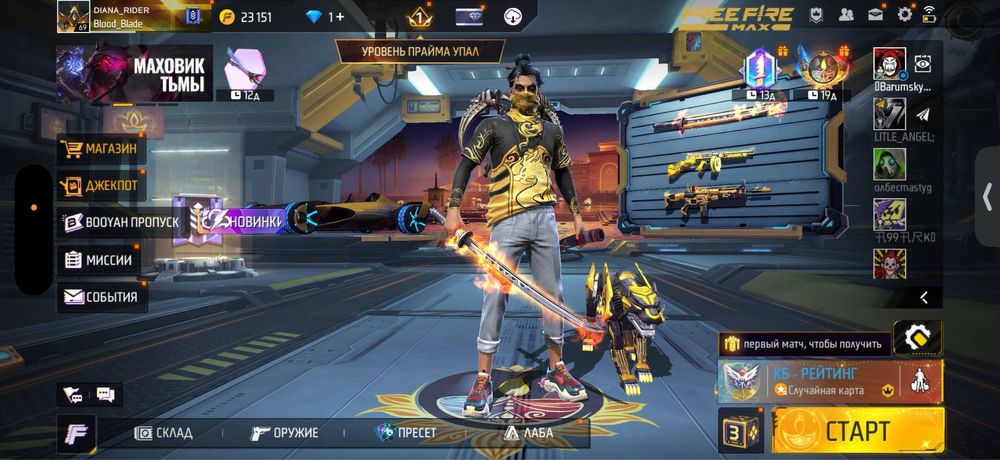
Task: Open the friends list icon
Action: point(847,14)
